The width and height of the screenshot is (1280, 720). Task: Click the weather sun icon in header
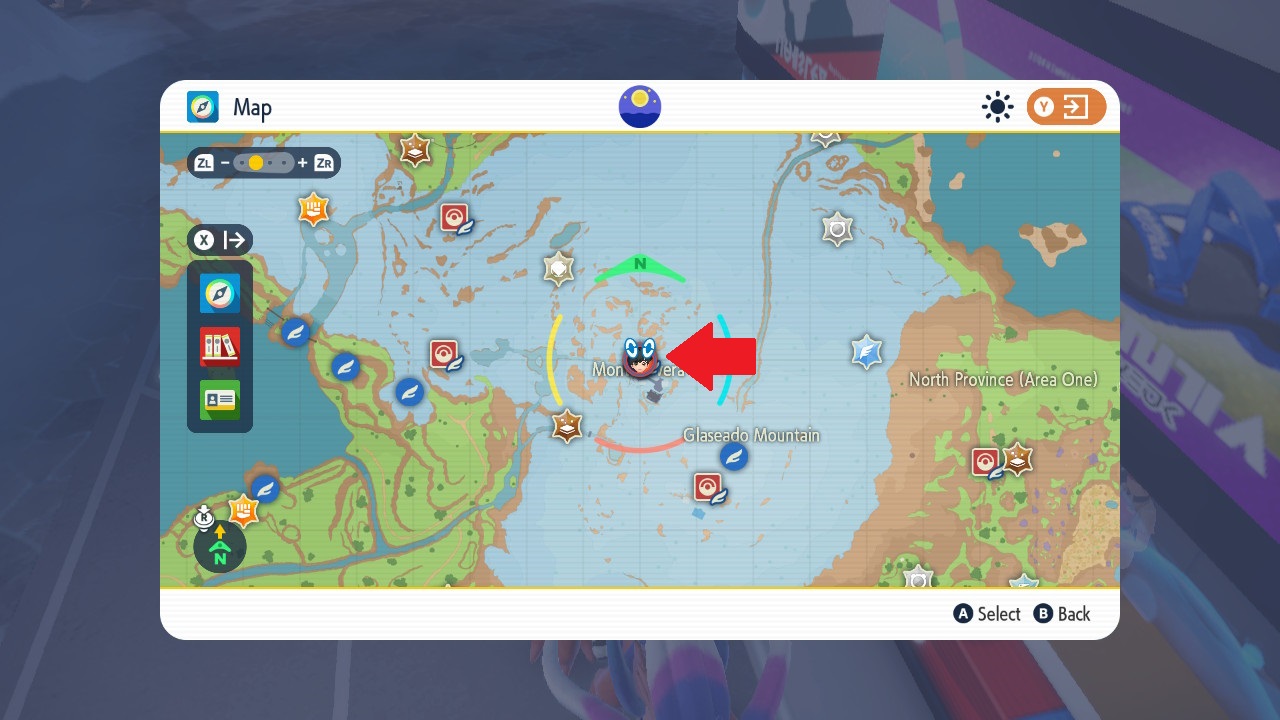pyautogui.click(x=997, y=107)
